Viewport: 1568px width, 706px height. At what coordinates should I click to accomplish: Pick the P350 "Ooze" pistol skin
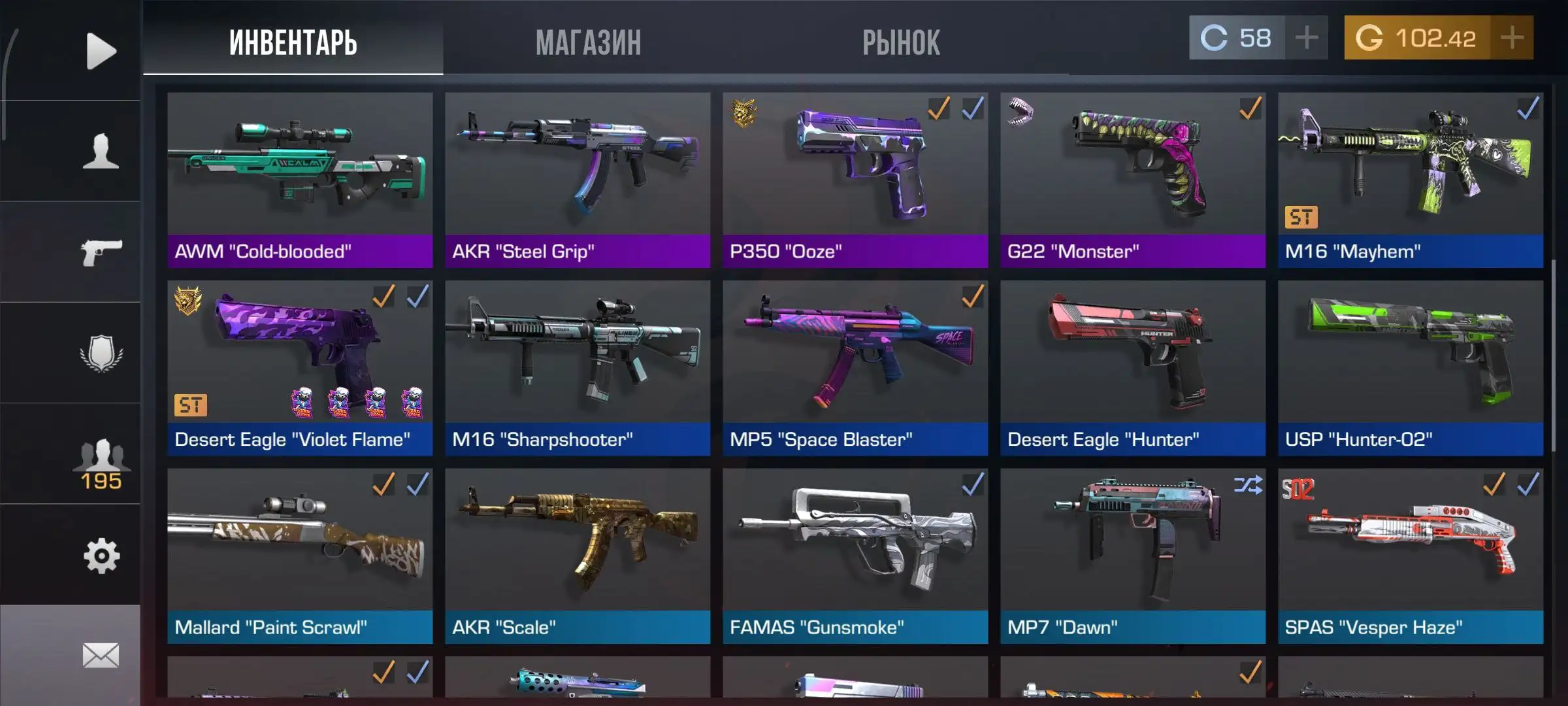(x=855, y=180)
